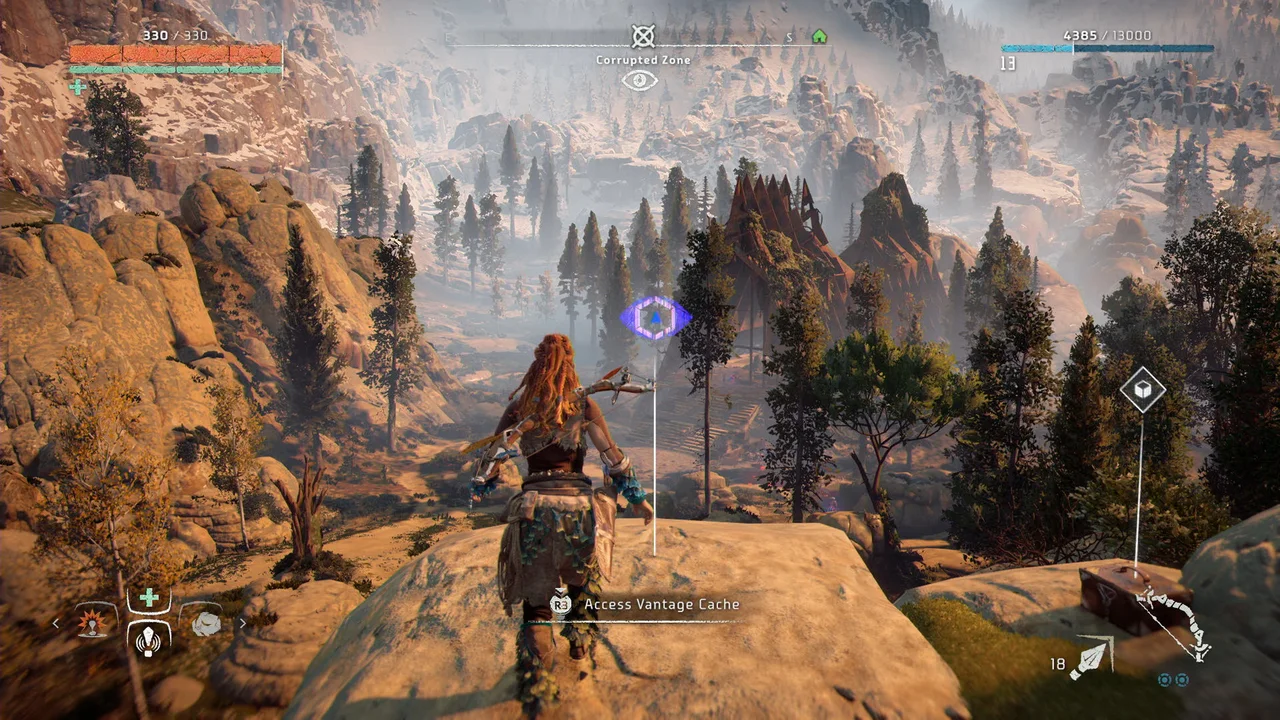
Task: Click the noisemaker trap icon on the wheel
Action: pyautogui.click(x=148, y=642)
